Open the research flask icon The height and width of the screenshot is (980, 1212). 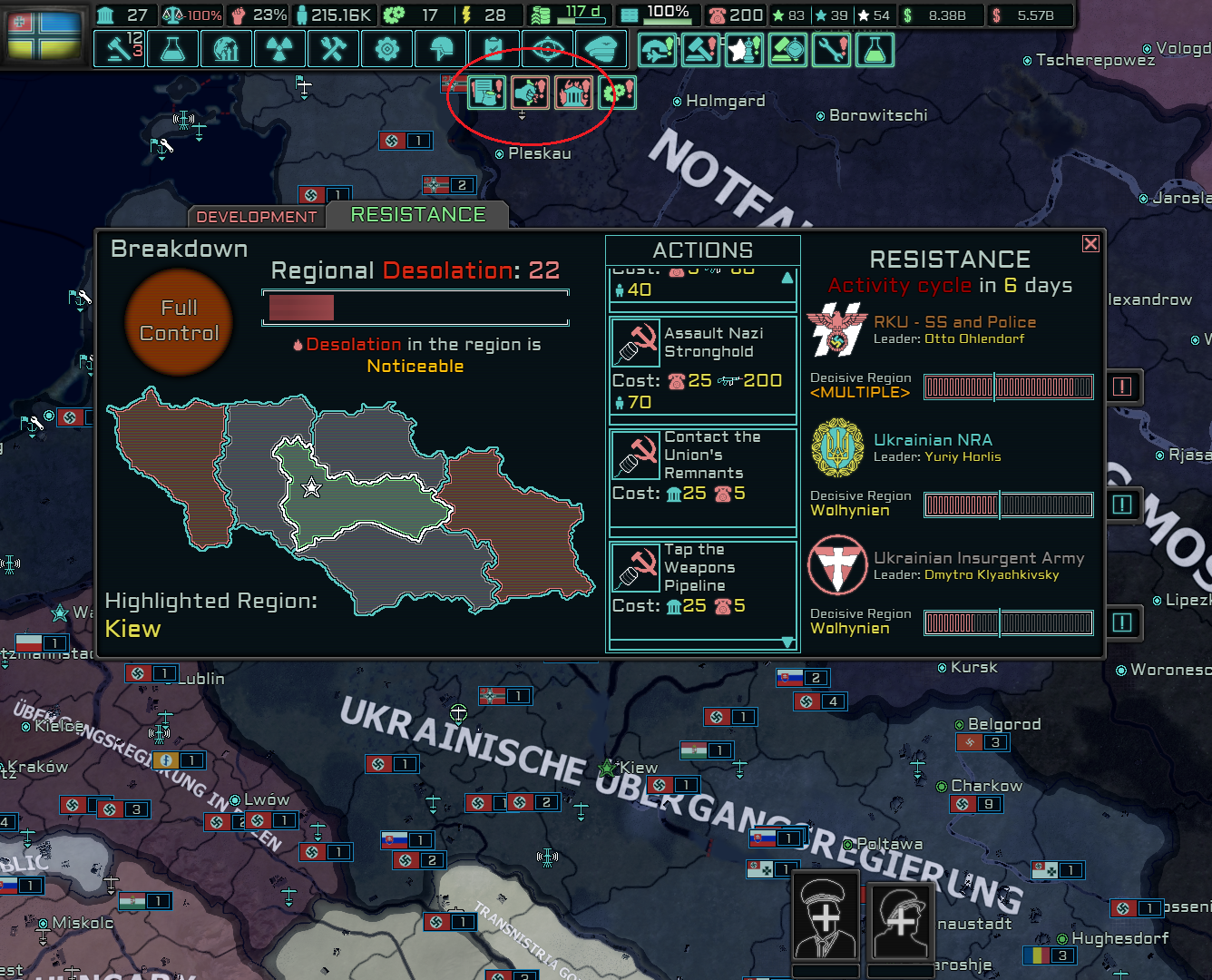coord(172,48)
